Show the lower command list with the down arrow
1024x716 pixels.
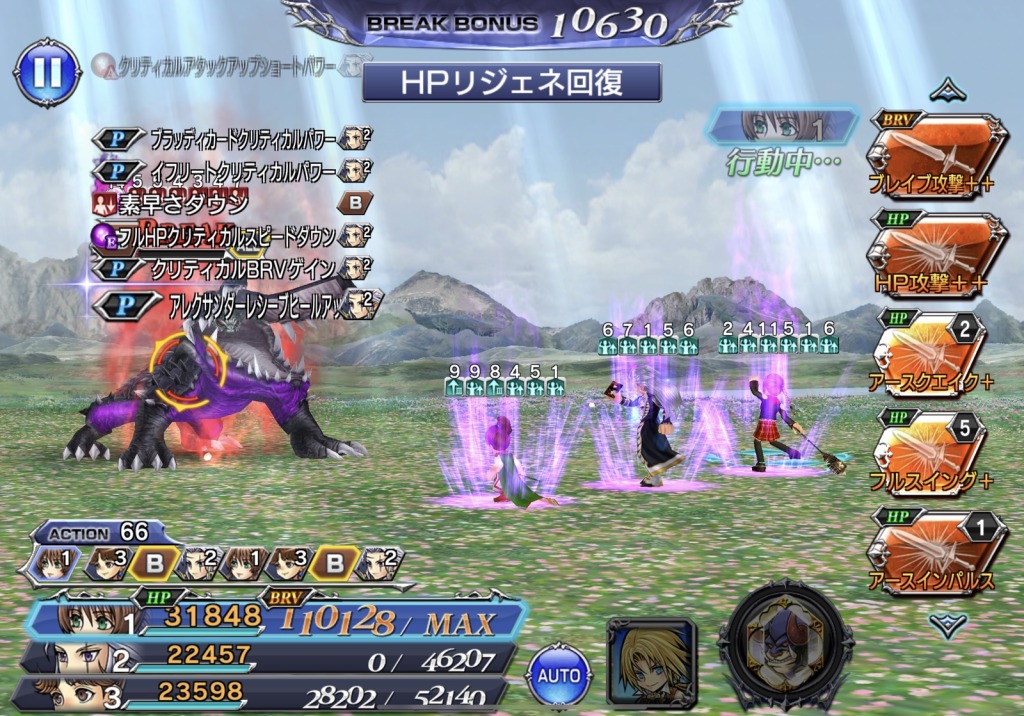coord(946,625)
